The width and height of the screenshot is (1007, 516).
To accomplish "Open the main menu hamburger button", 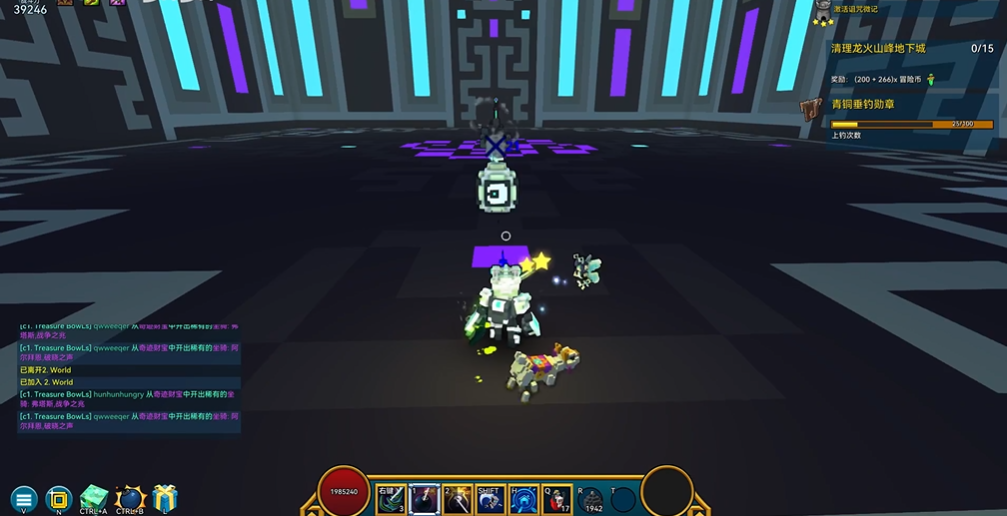I will 24,498.
